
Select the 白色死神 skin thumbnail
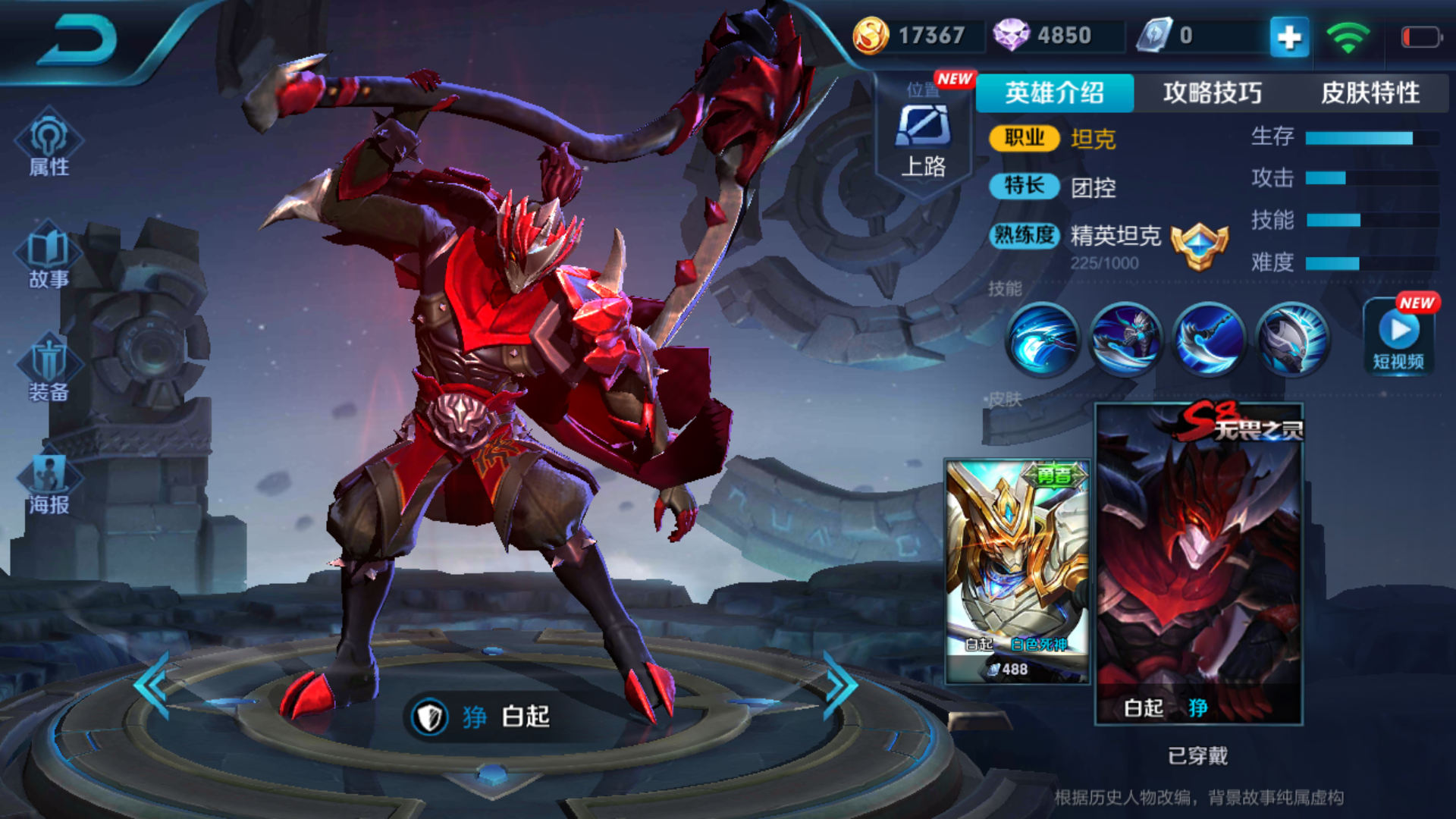(x=1017, y=570)
